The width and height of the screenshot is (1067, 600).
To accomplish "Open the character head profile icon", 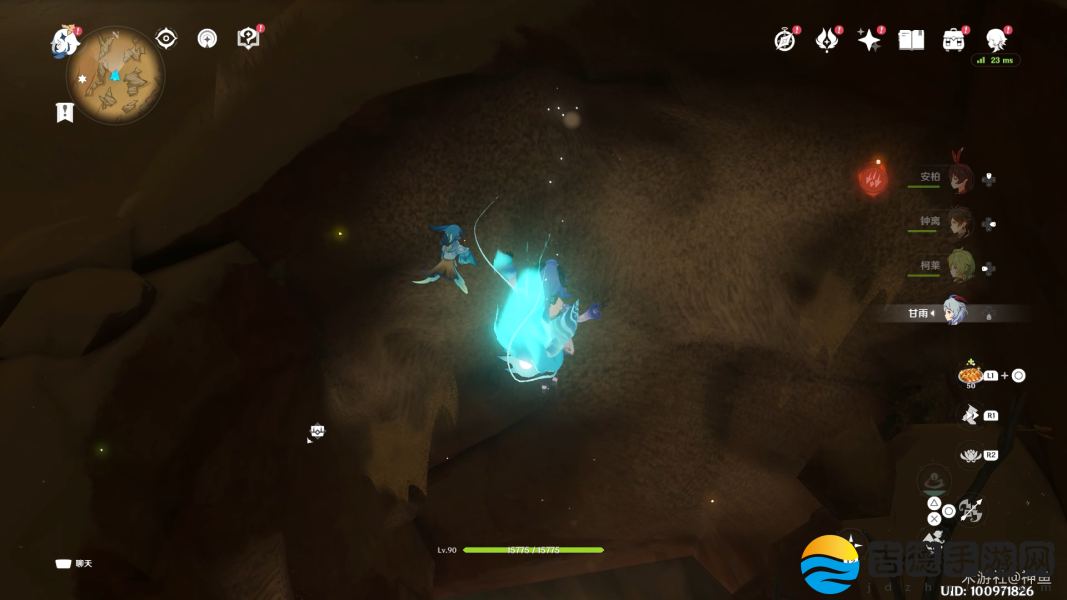I will click(996, 39).
